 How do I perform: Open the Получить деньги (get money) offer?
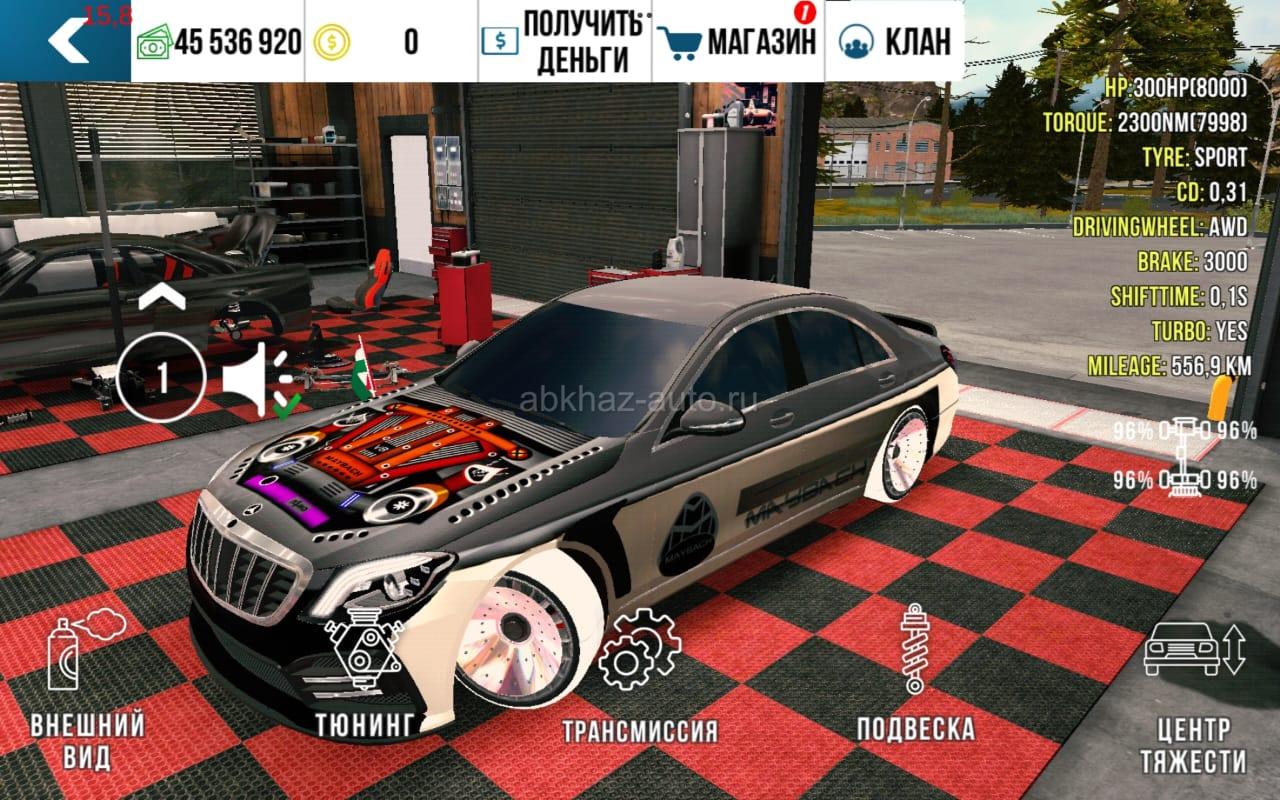click(565, 42)
